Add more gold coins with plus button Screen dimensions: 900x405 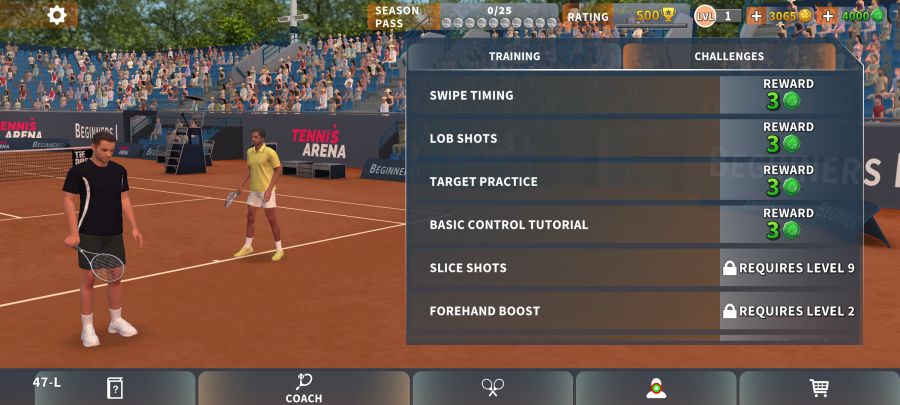[x=756, y=16]
